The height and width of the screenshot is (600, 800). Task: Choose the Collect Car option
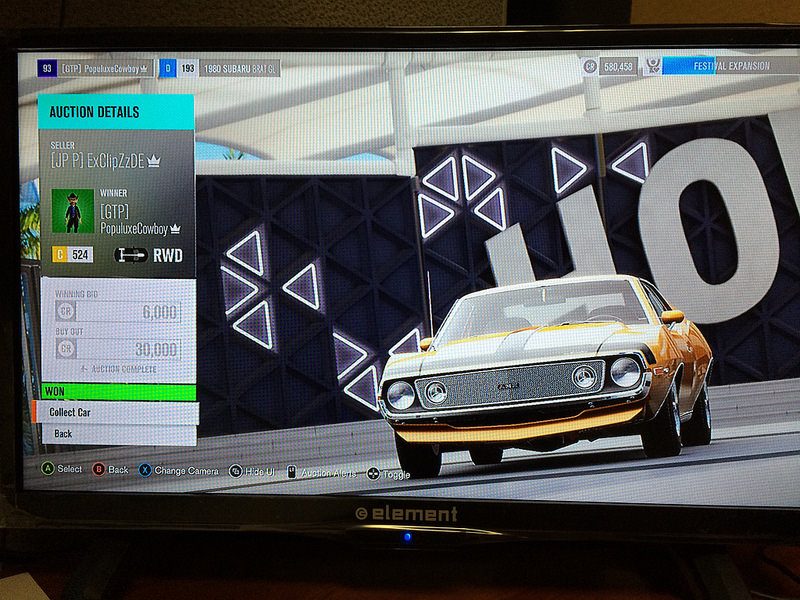tap(114, 412)
